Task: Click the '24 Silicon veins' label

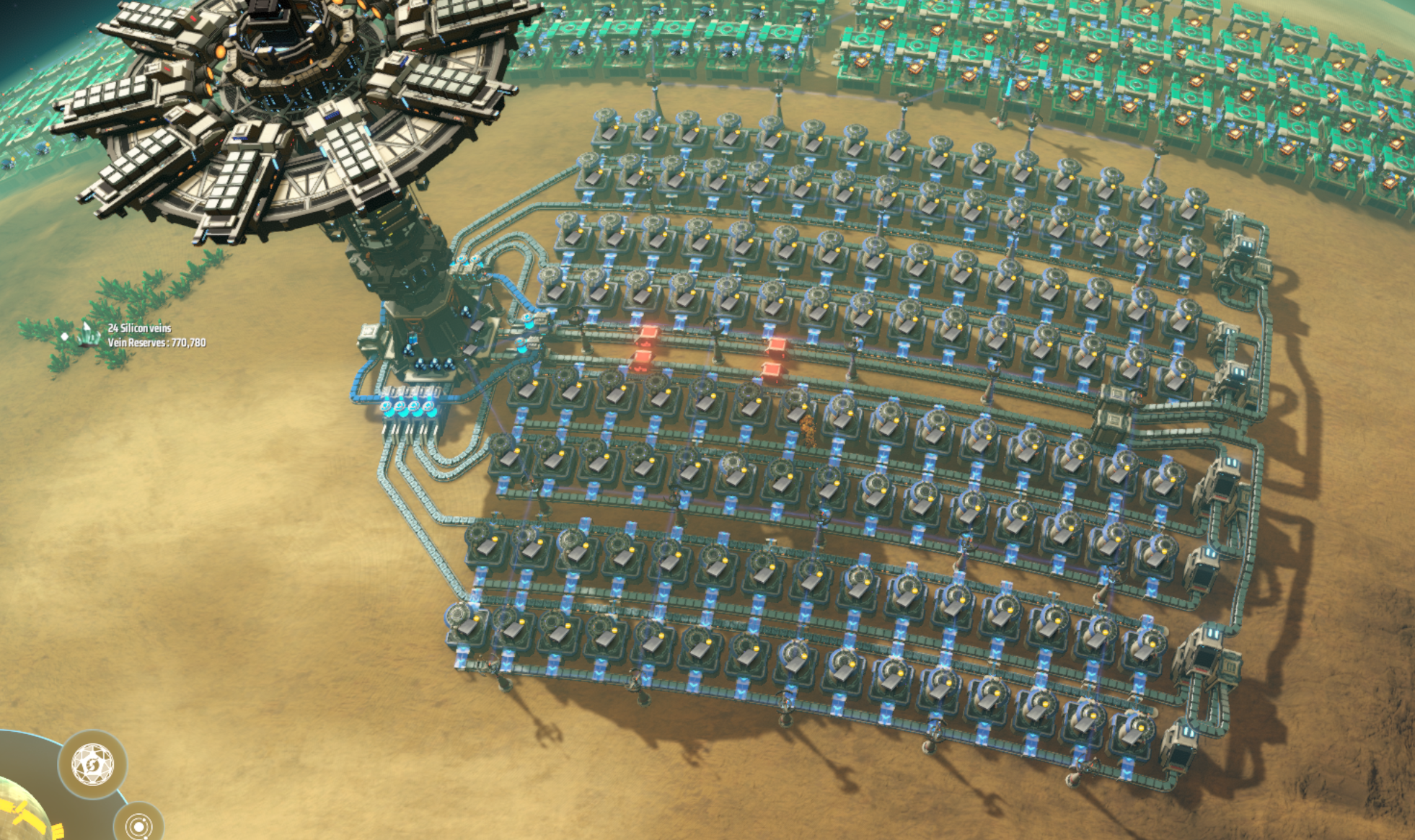Action: click(139, 327)
